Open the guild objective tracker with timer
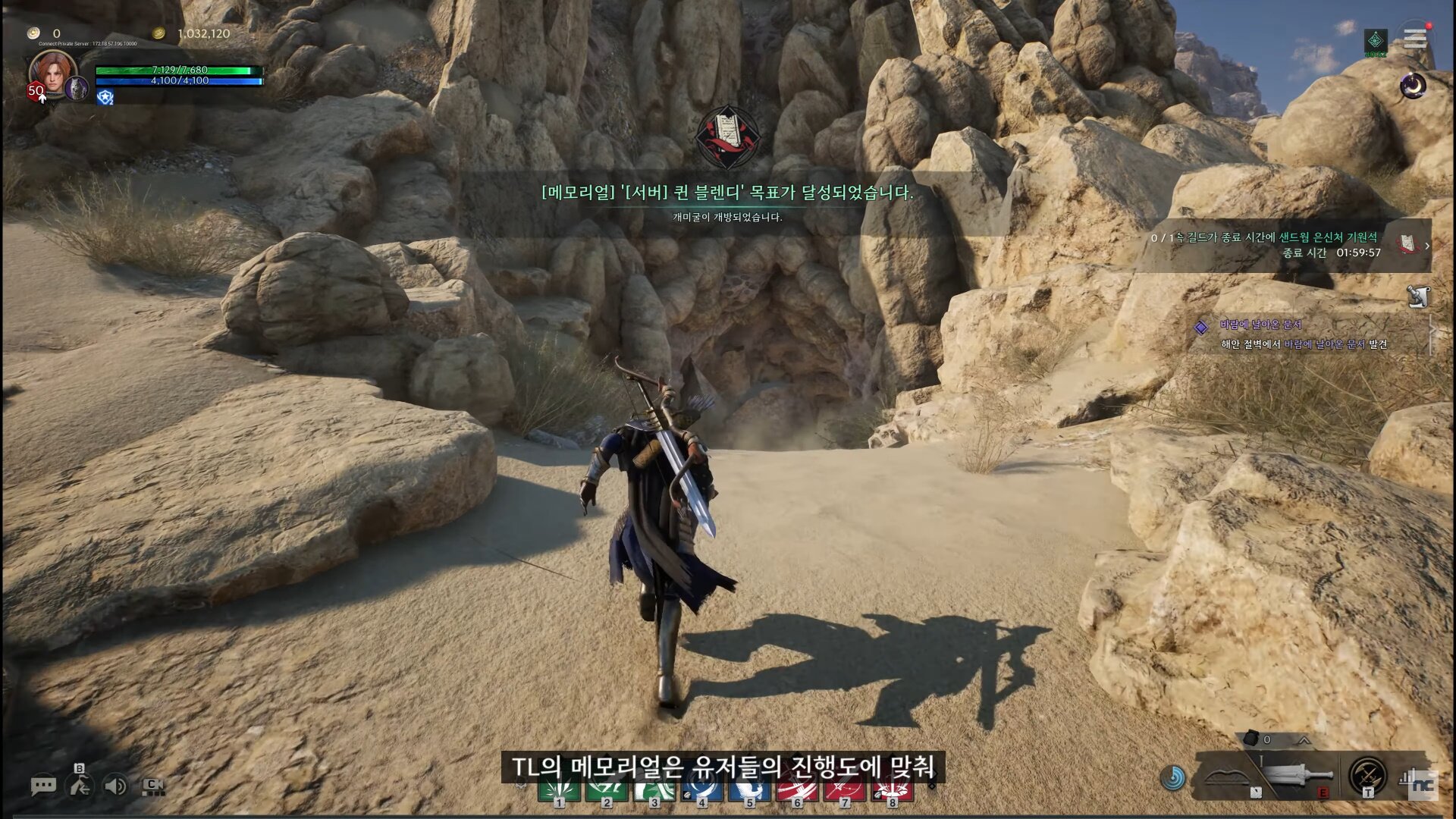This screenshot has height=819, width=1456. click(x=1289, y=245)
